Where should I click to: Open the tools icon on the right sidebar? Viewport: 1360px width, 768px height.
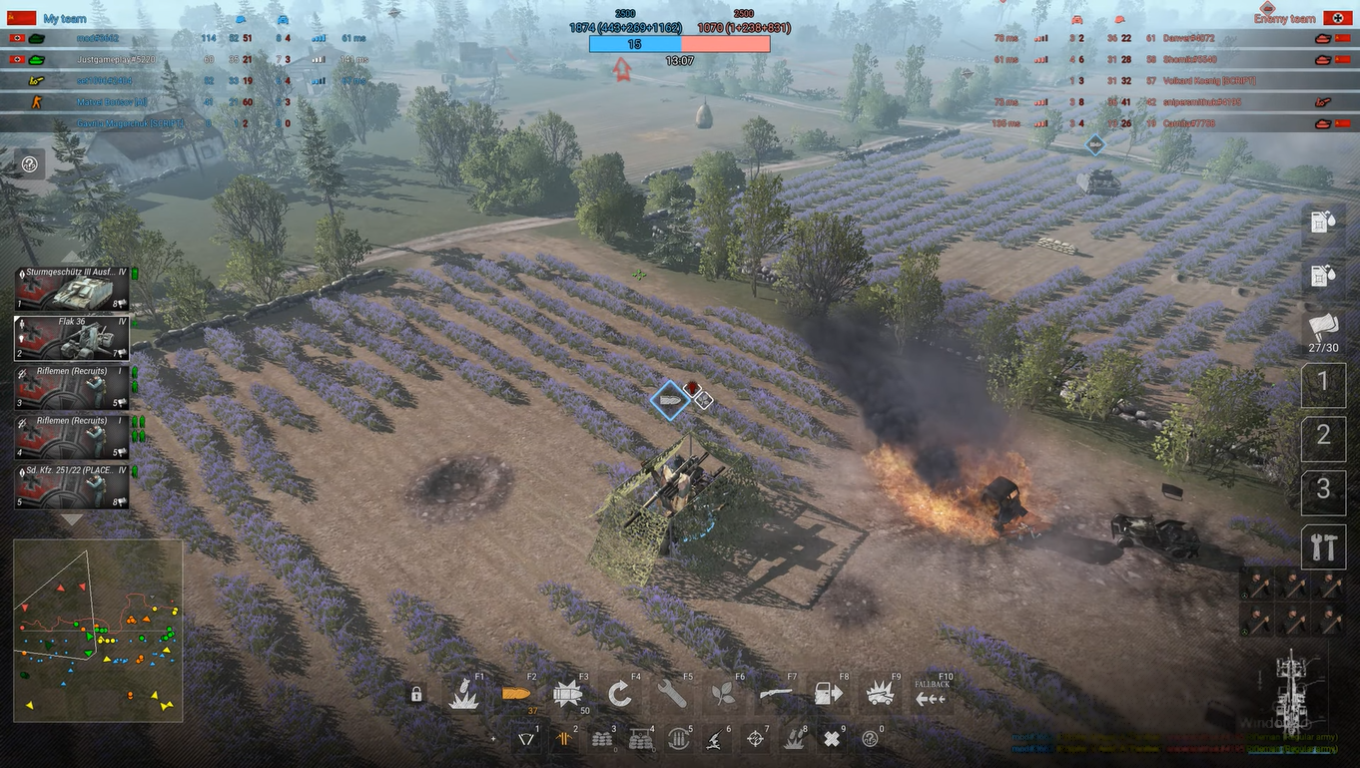coord(1323,547)
